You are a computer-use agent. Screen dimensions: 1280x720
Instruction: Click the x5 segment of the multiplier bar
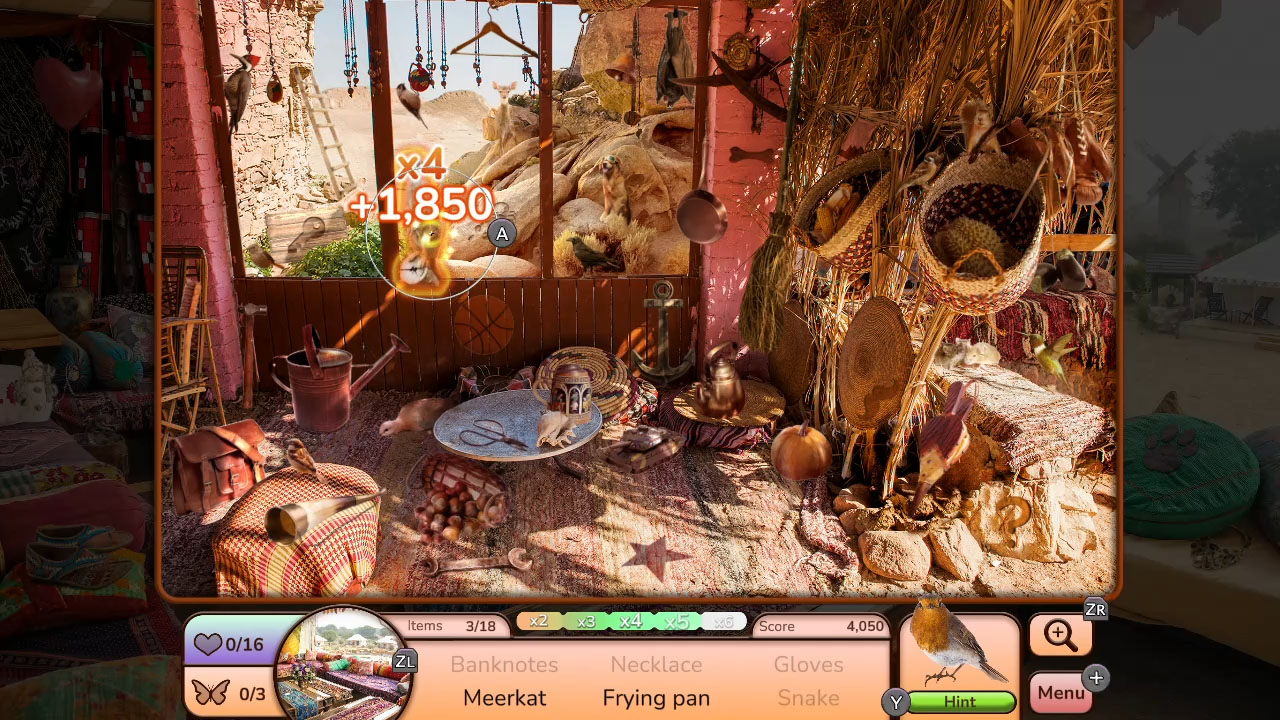[676, 621]
